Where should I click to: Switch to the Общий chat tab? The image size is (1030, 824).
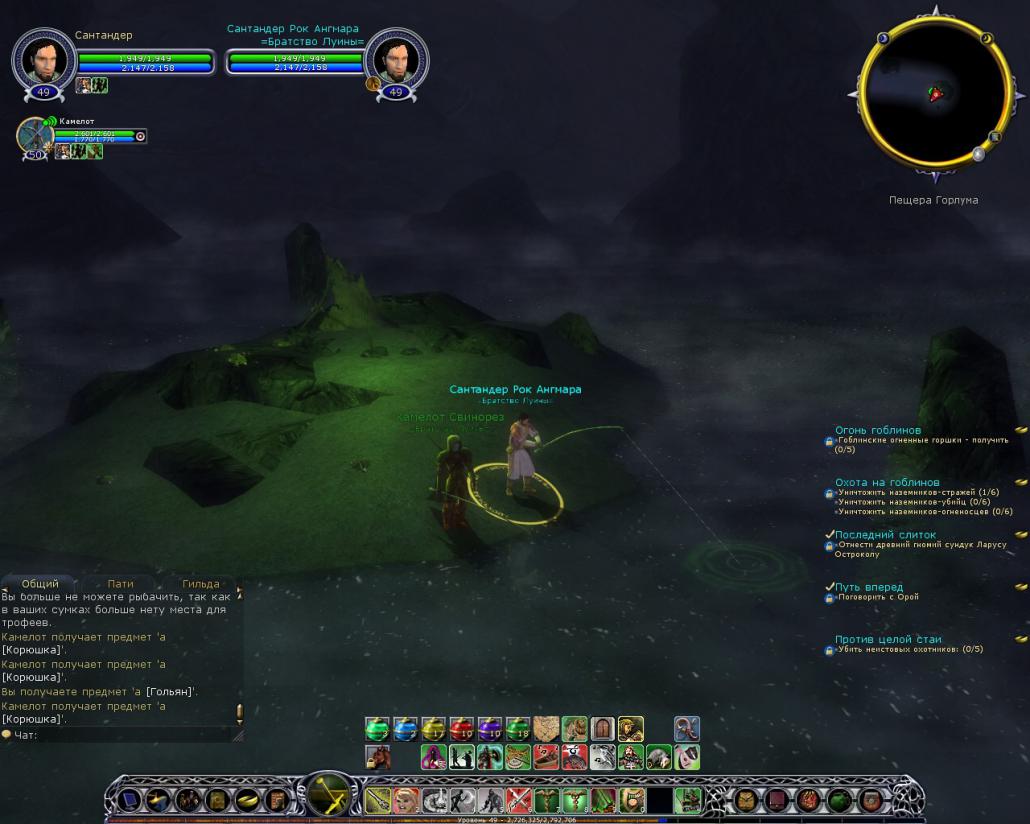point(40,583)
